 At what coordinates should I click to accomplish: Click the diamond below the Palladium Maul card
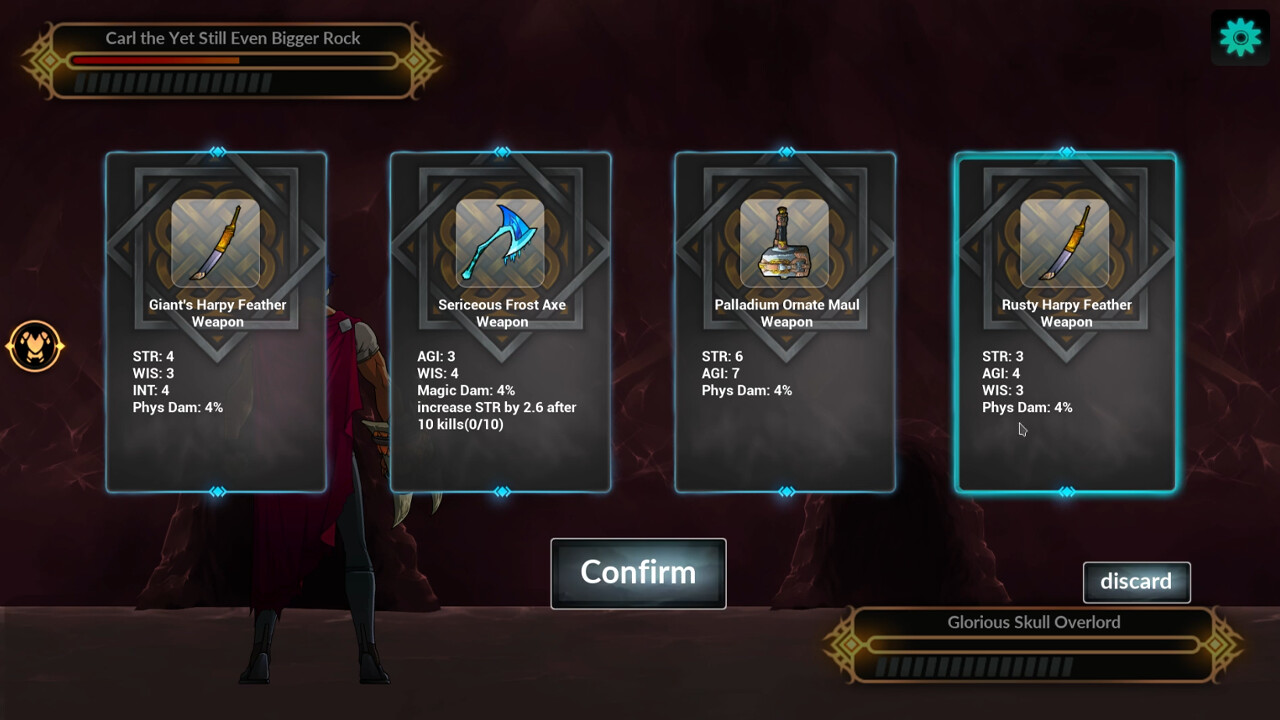pyautogui.click(x=785, y=491)
